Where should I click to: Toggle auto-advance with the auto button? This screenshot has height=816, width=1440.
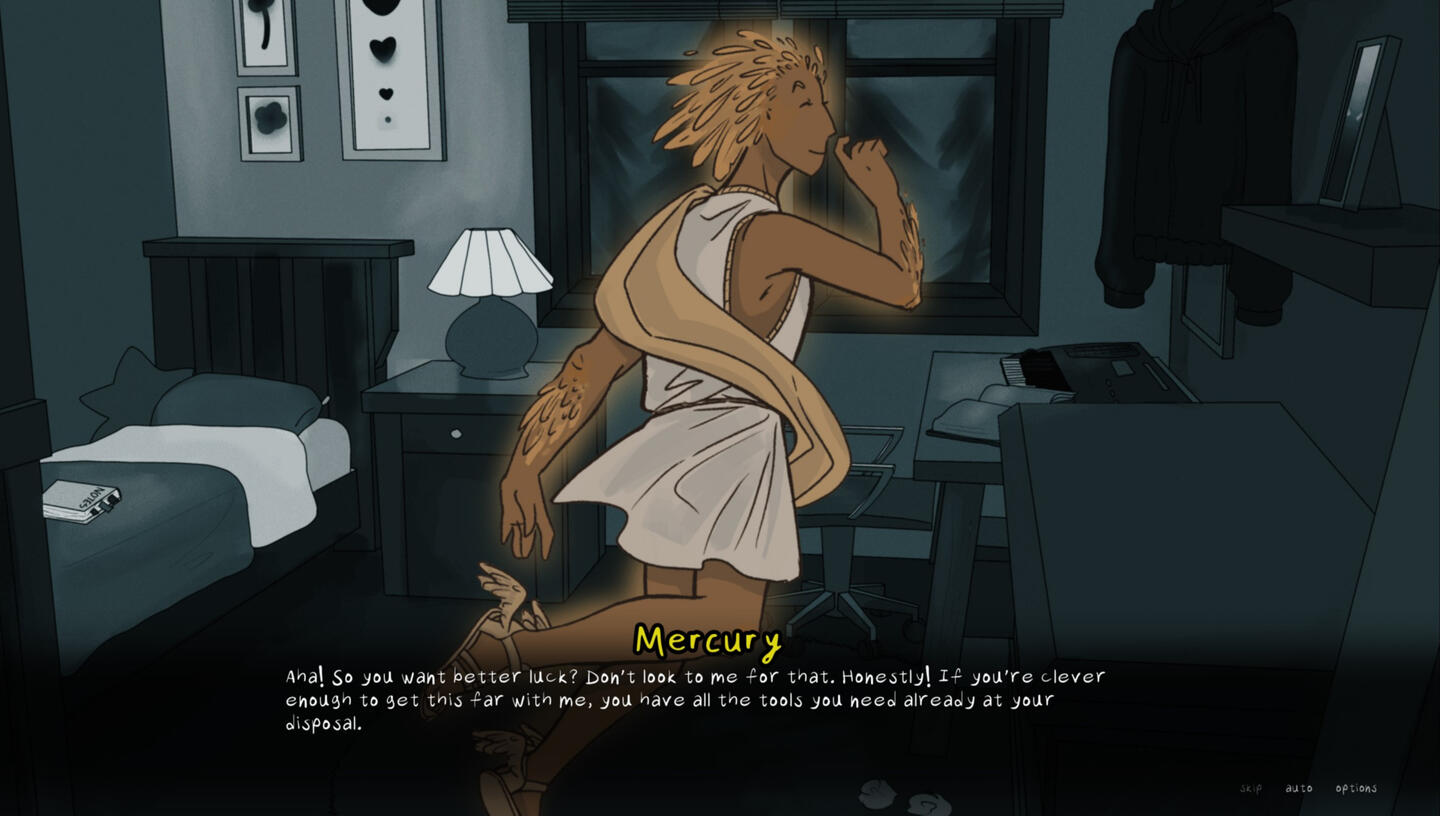1298,788
